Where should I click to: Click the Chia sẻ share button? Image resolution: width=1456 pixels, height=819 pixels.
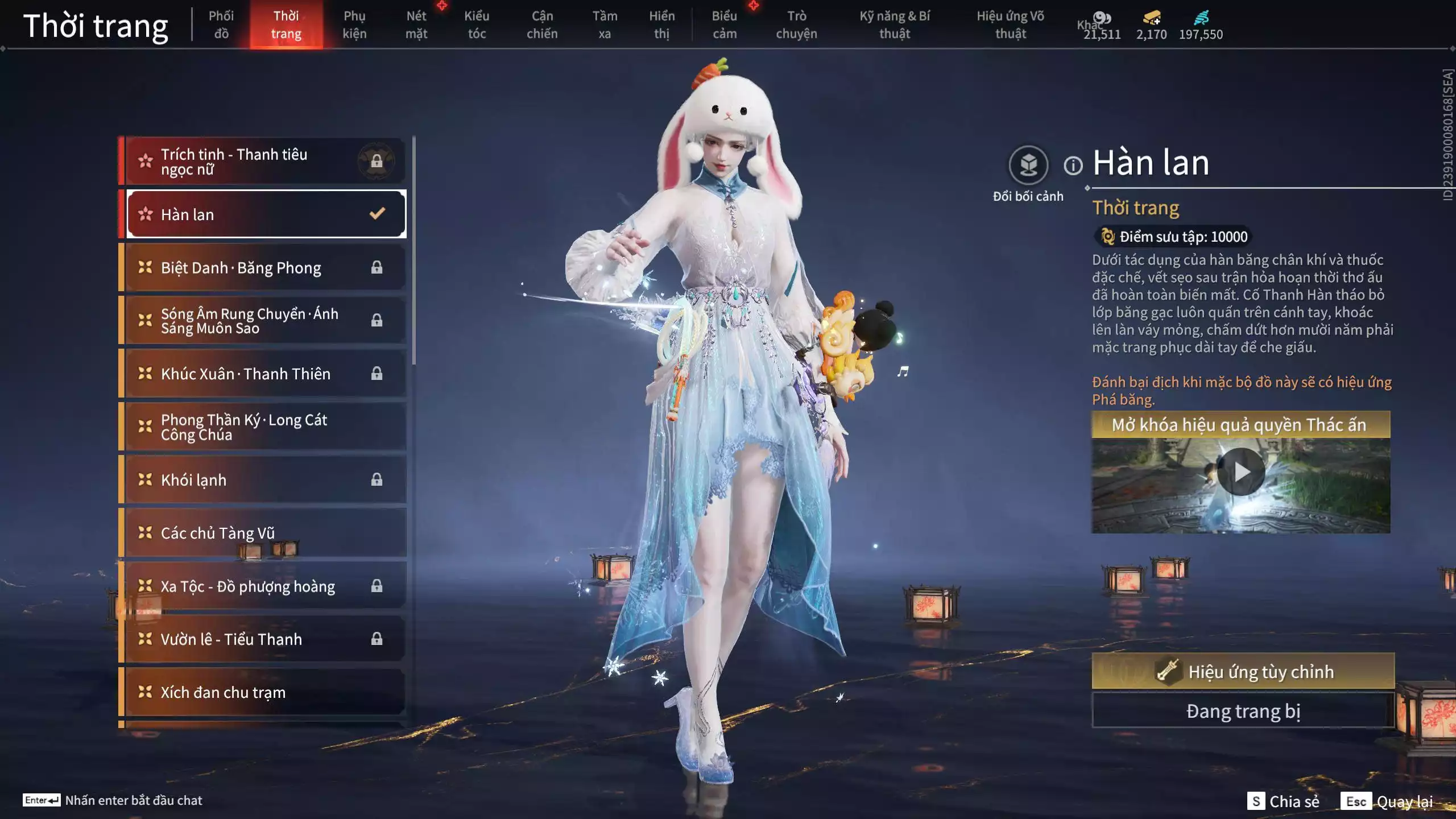1283,801
